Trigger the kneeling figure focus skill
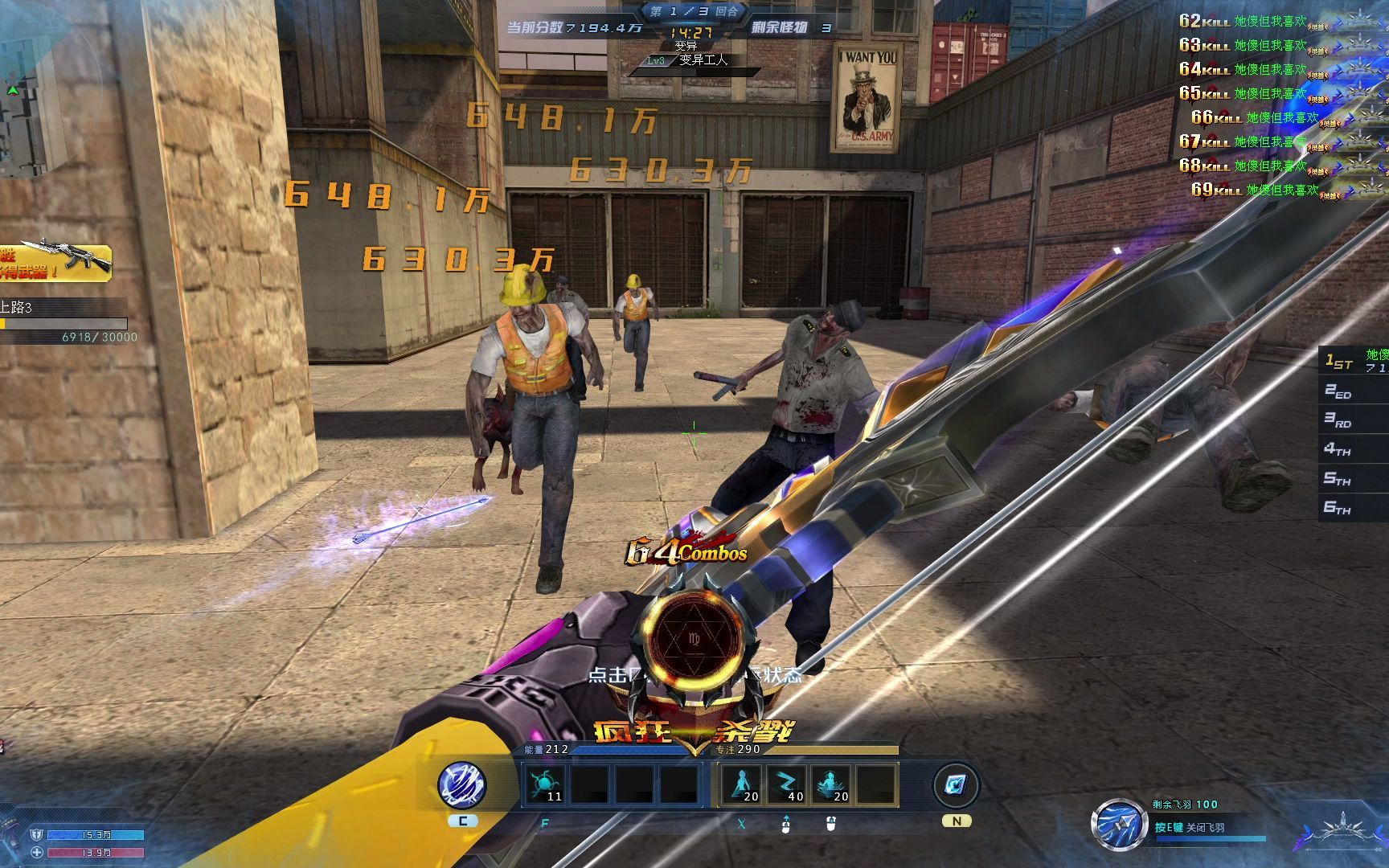 pyautogui.click(x=742, y=784)
